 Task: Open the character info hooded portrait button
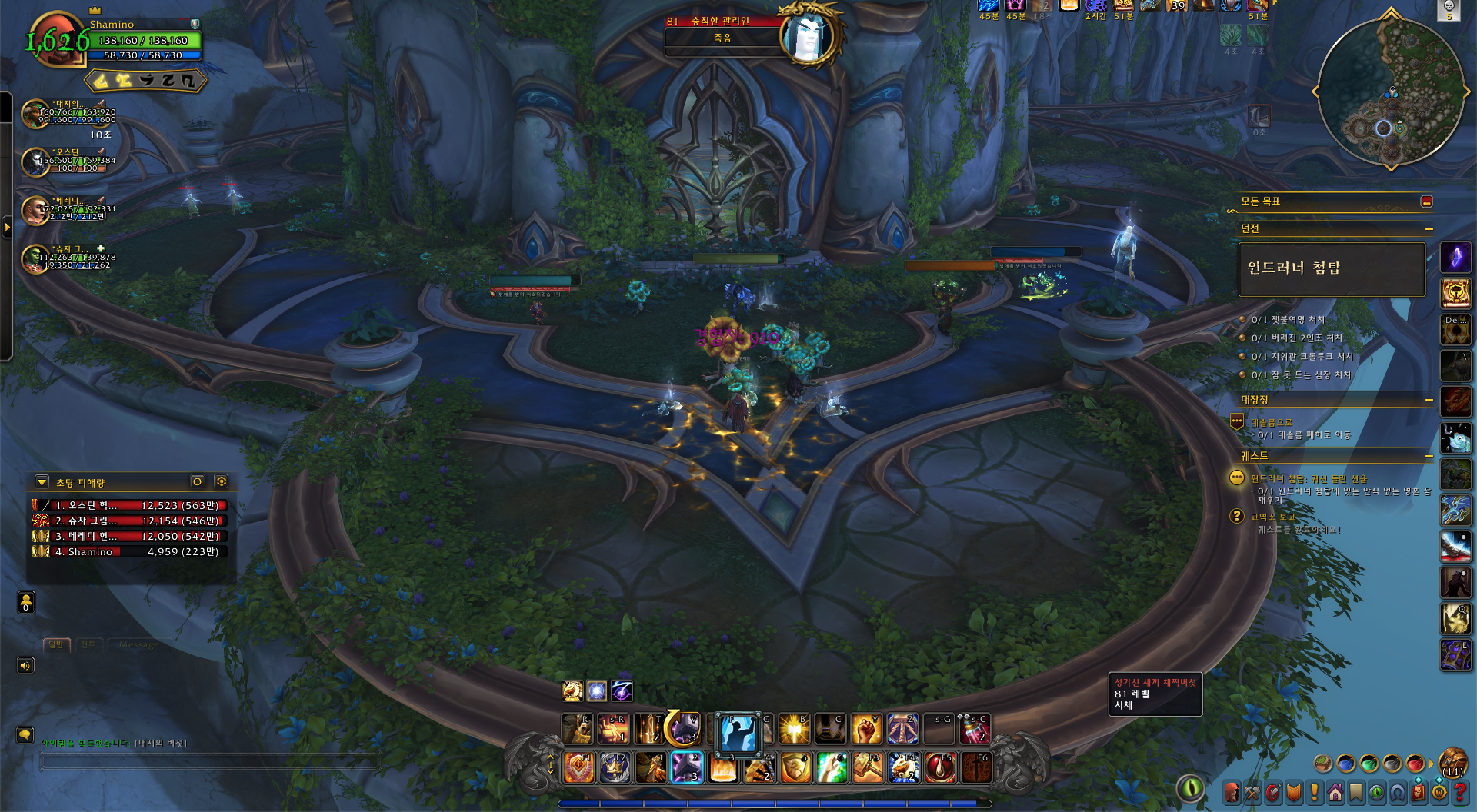click(1232, 792)
